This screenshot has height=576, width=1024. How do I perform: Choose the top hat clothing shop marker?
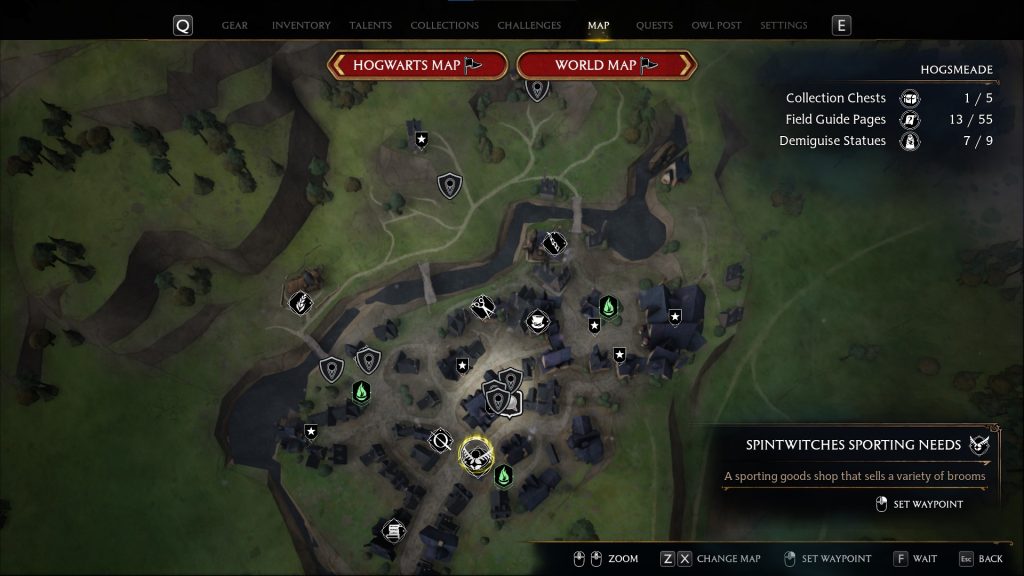[537, 321]
